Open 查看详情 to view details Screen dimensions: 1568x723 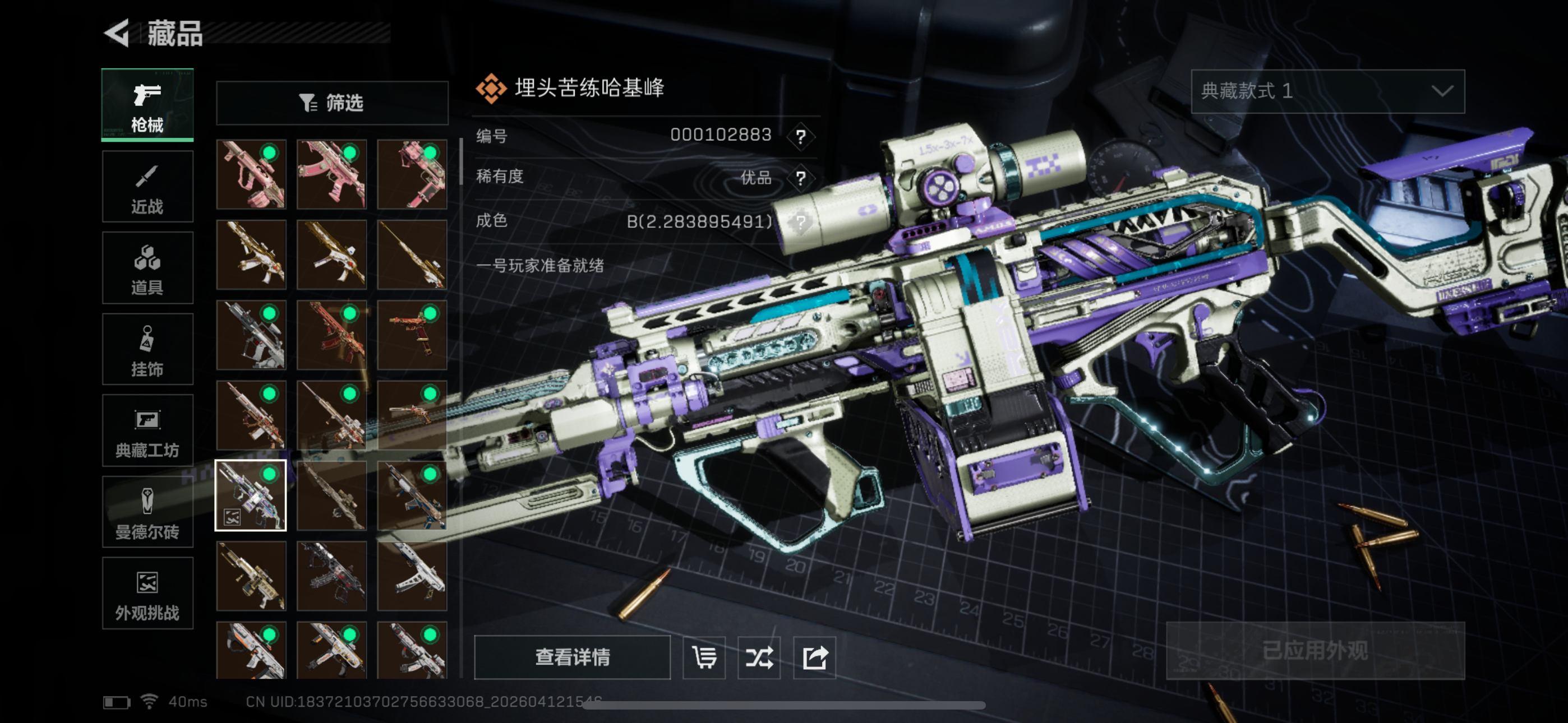[x=572, y=657]
